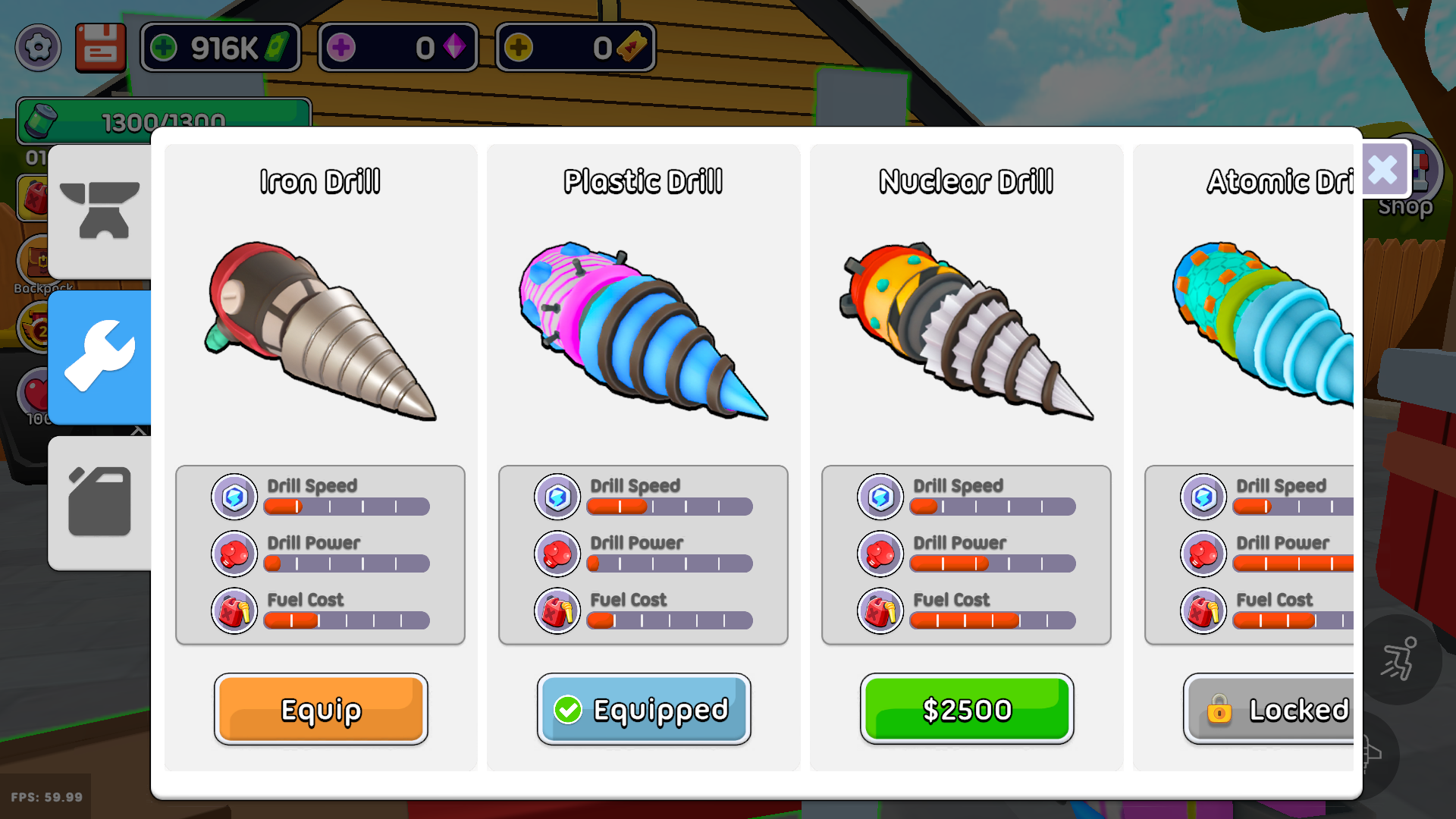This screenshot has width=1456, height=819.
Task: Equip the Iron Drill
Action: [x=320, y=709]
